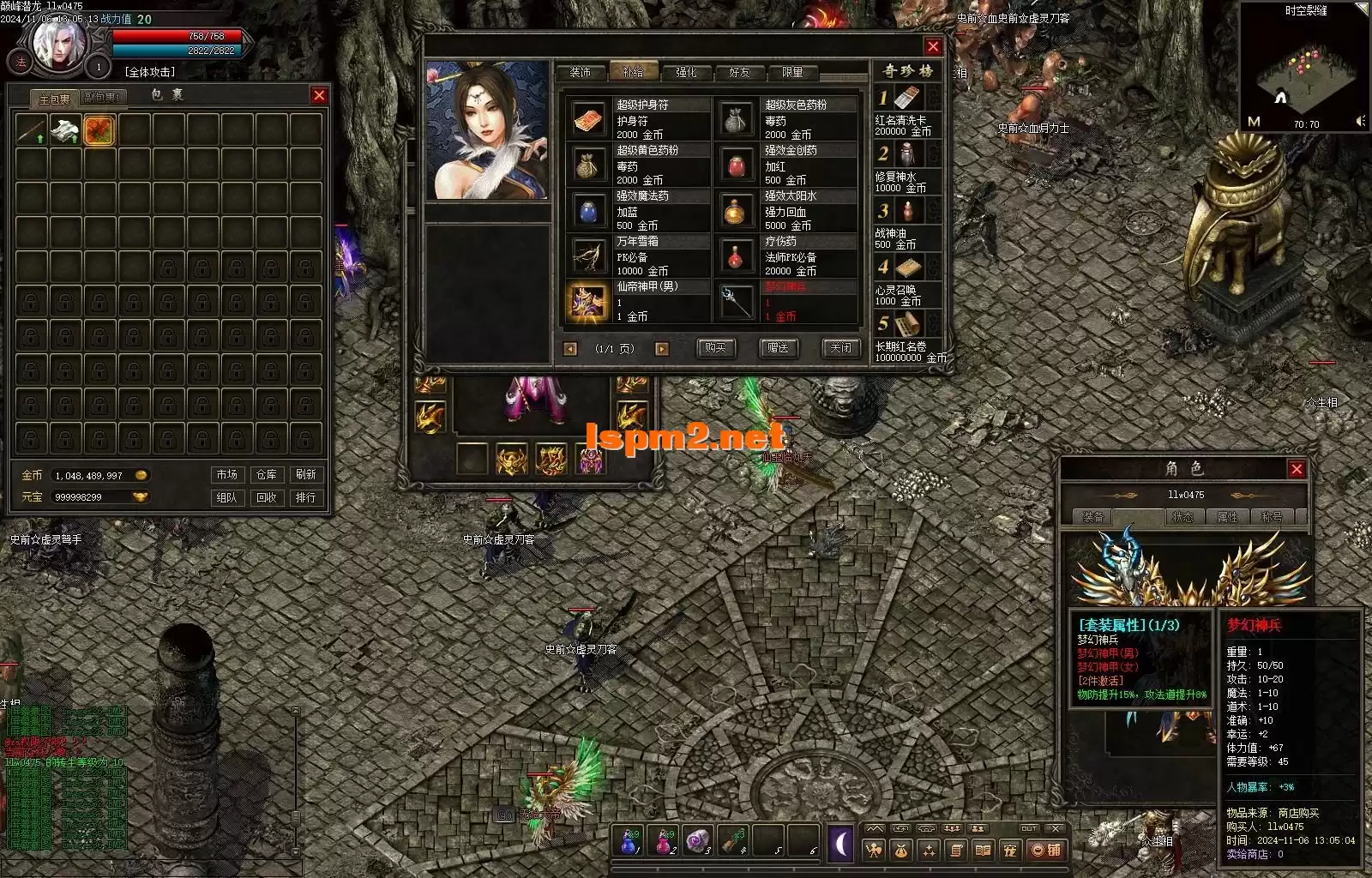Select the highlighted red item in the bag

[x=100, y=130]
